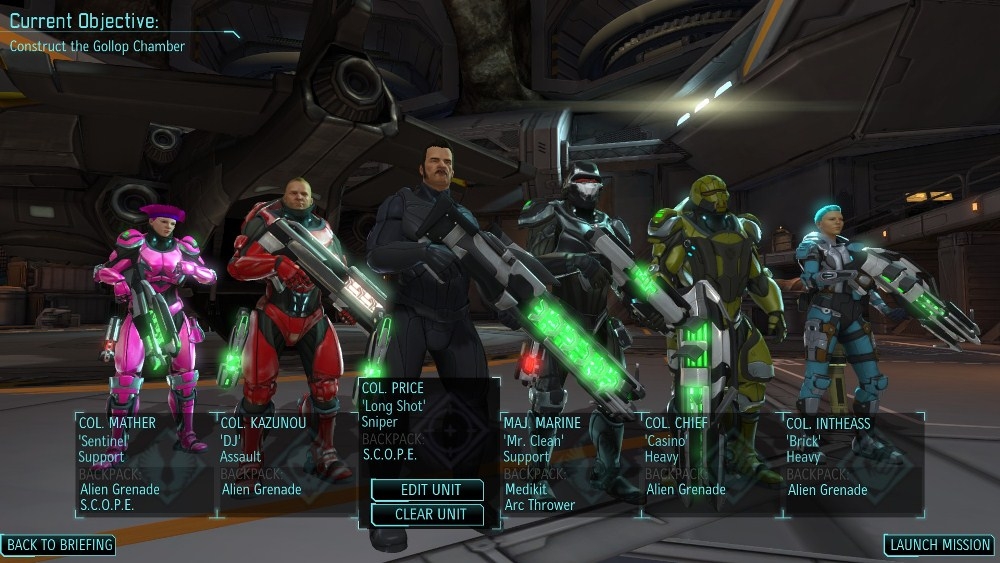This screenshot has height=563, width=1000.
Task: Launch the mission
Action: (x=939, y=545)
